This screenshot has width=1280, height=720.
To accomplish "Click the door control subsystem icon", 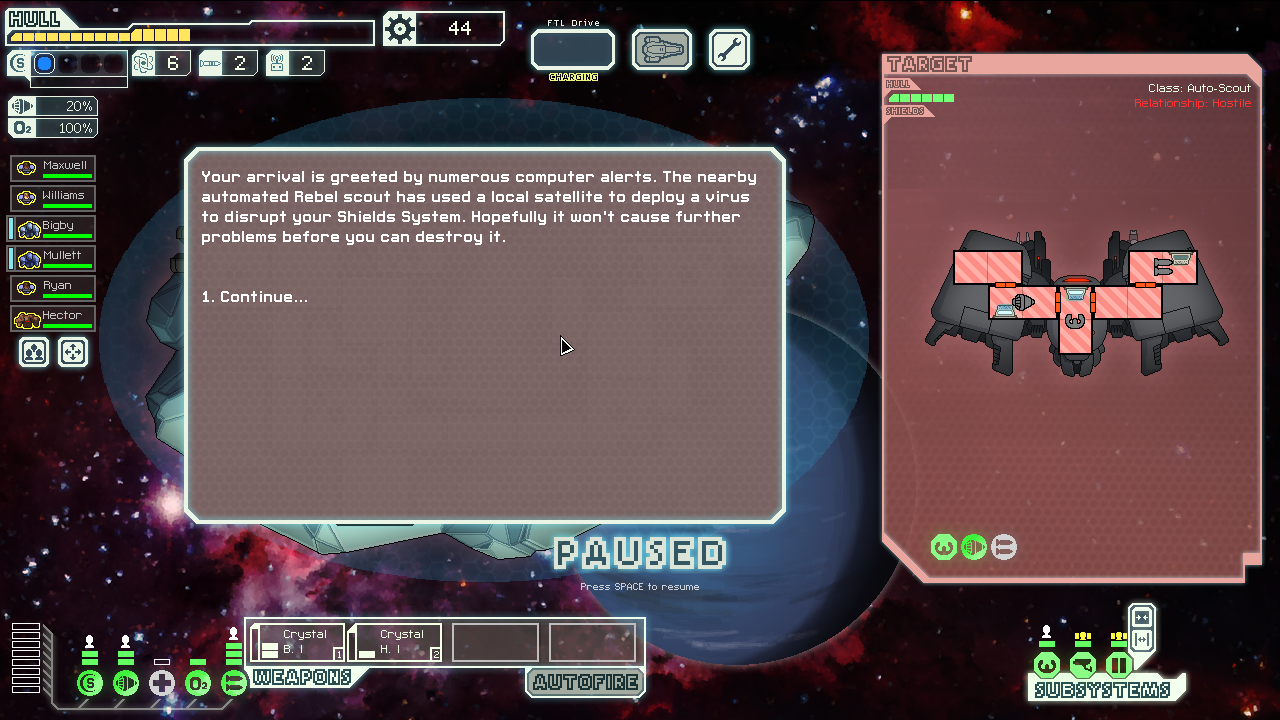I will click(1118, 665).
